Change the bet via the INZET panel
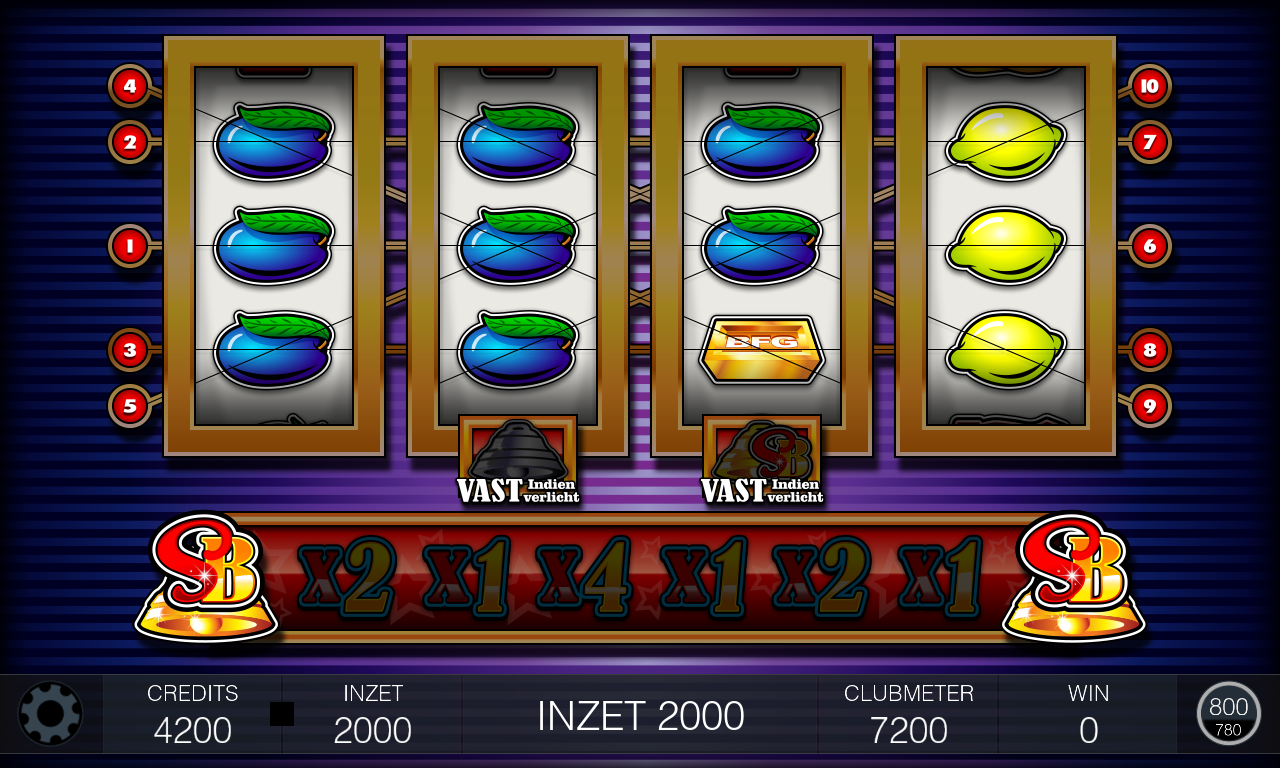 click(372, 714)
